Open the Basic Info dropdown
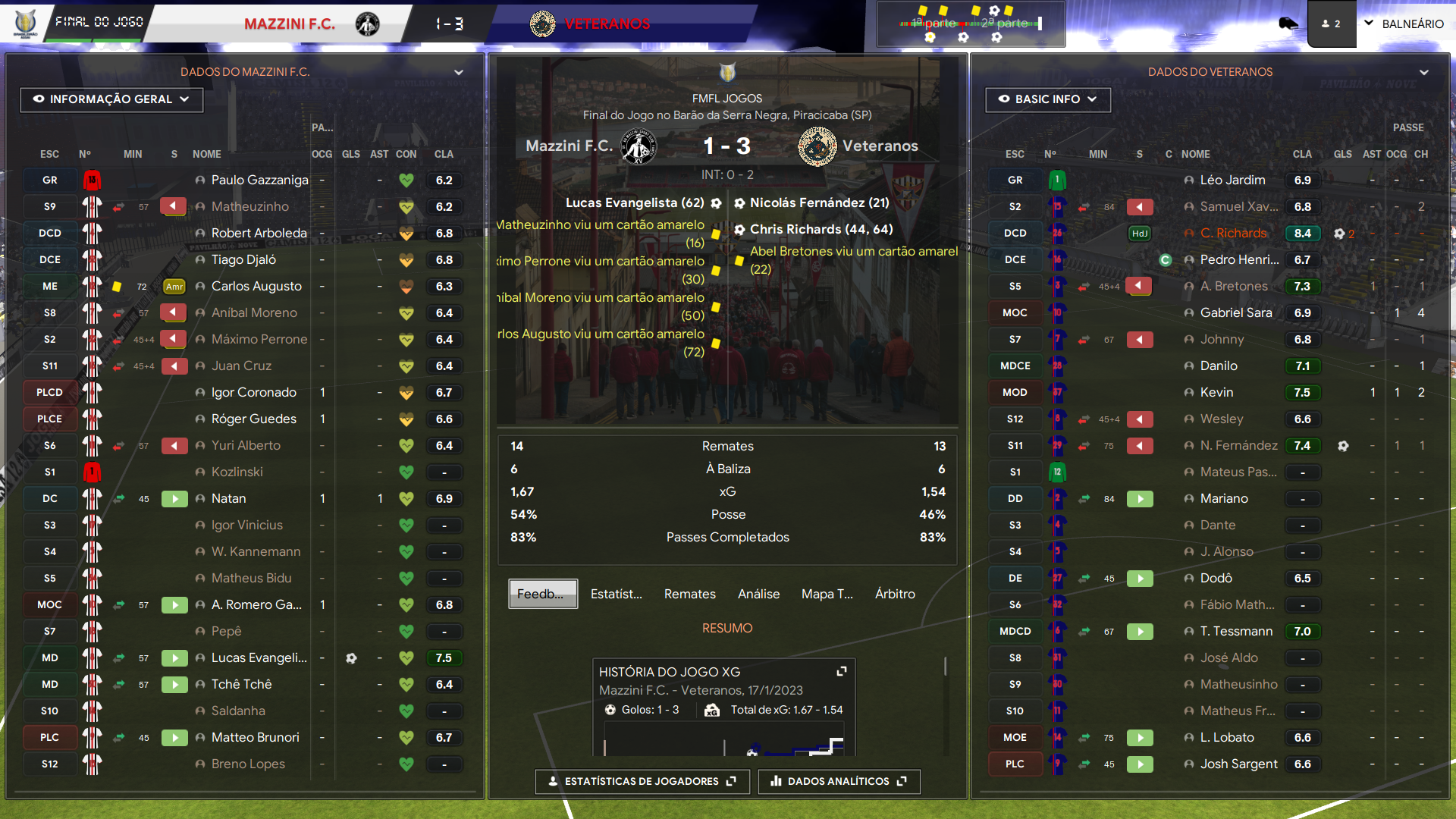The height and width of the screenshot is (819, 1456). pyautogui.click(x=1047, y=99)
